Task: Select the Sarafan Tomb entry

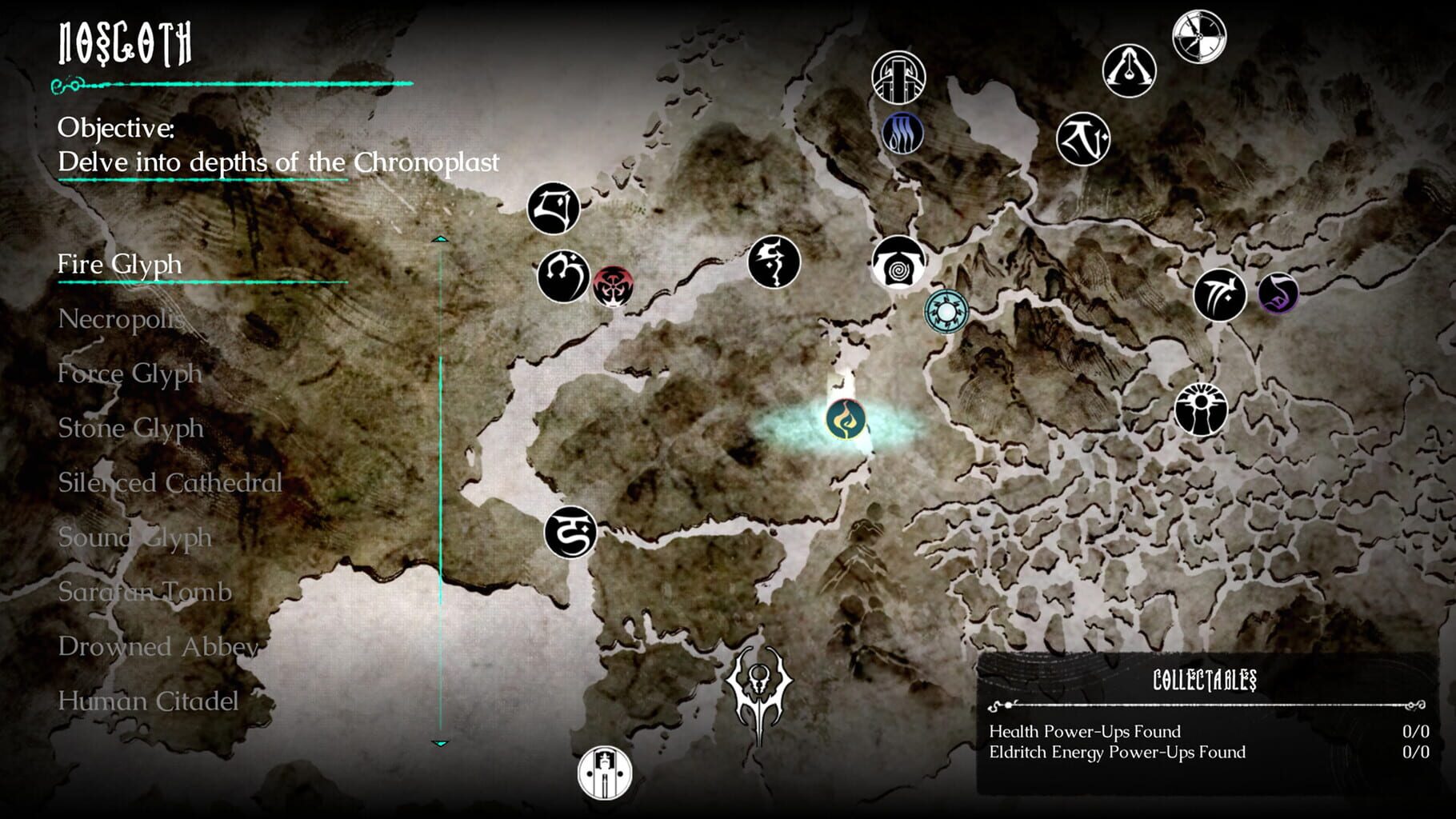Action: [144, 593]
